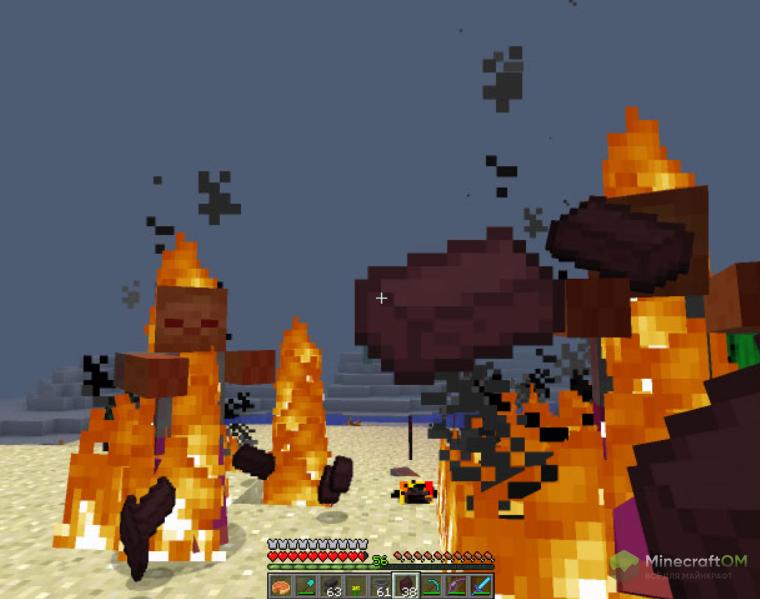Click the highlighted slot with 38 items
Image resolution: width=760 pixels, height=599 pixels.
click(406, 586)
